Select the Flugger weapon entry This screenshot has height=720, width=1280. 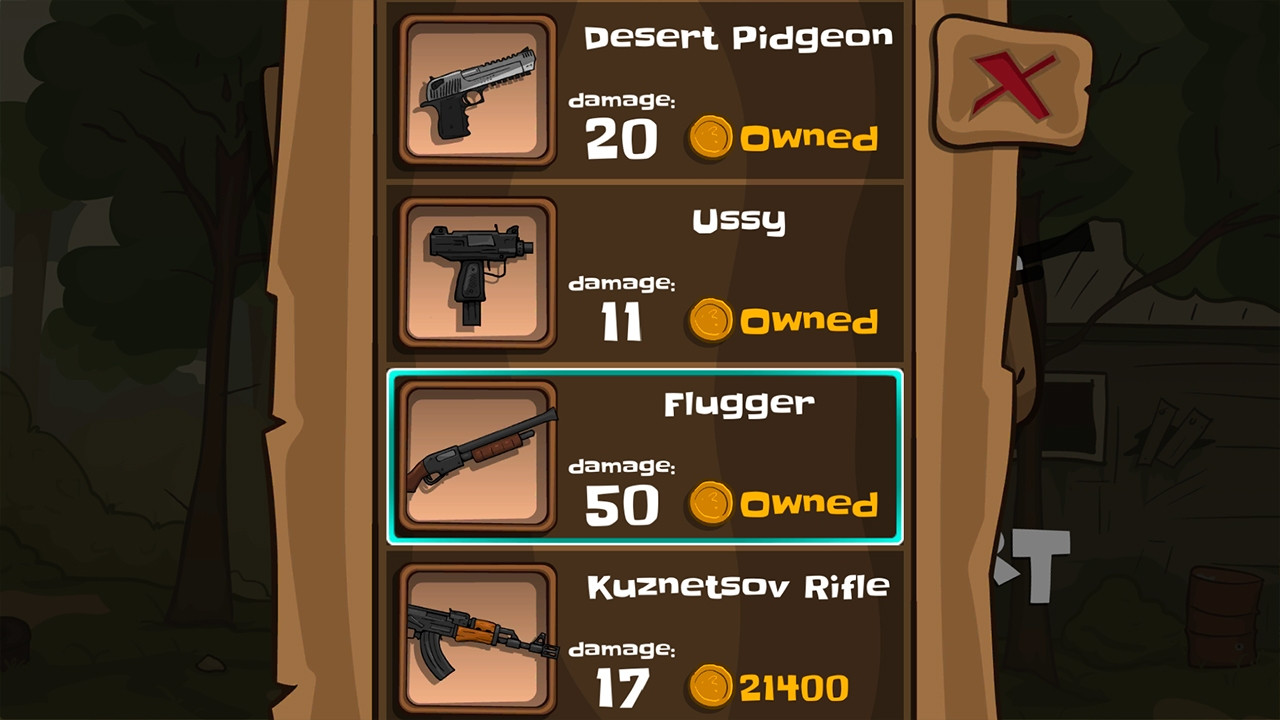tap(645, 458)
